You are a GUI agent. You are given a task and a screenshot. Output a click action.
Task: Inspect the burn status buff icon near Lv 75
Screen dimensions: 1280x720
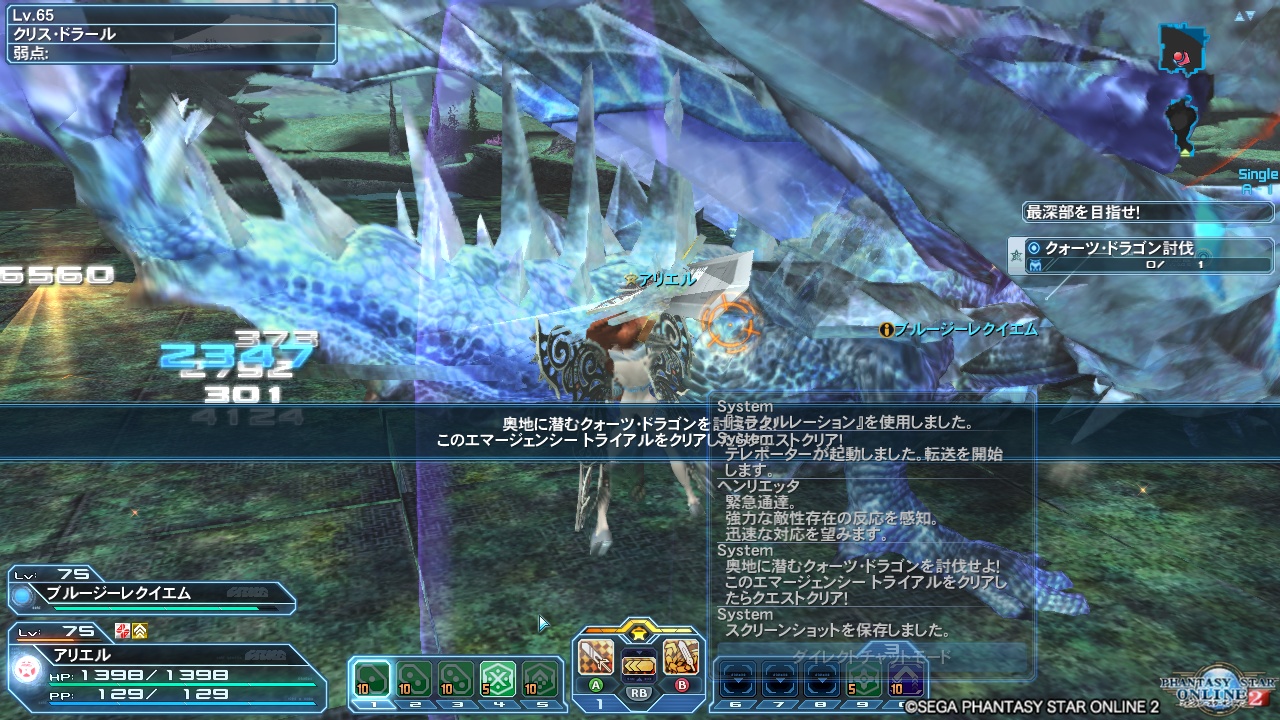pyautogui.click(x=121, y=631)
